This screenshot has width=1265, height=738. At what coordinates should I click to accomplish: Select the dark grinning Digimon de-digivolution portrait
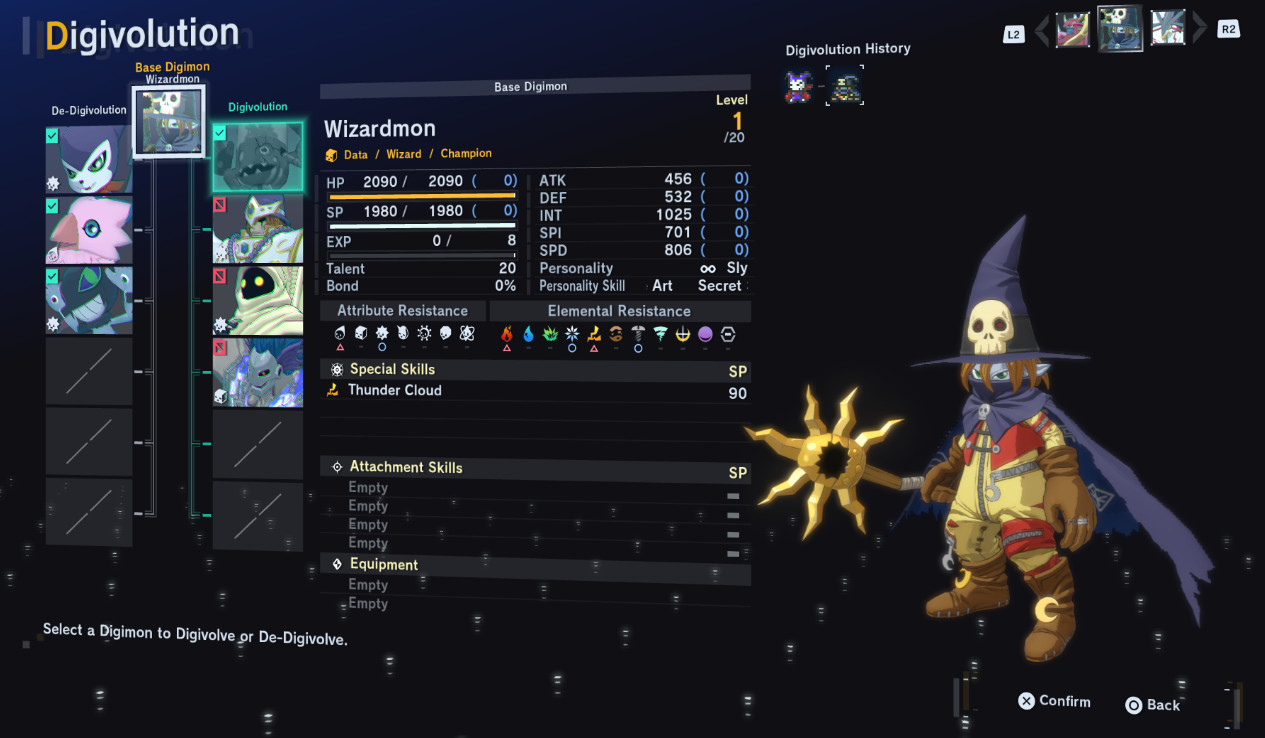[x=89, y=300]
